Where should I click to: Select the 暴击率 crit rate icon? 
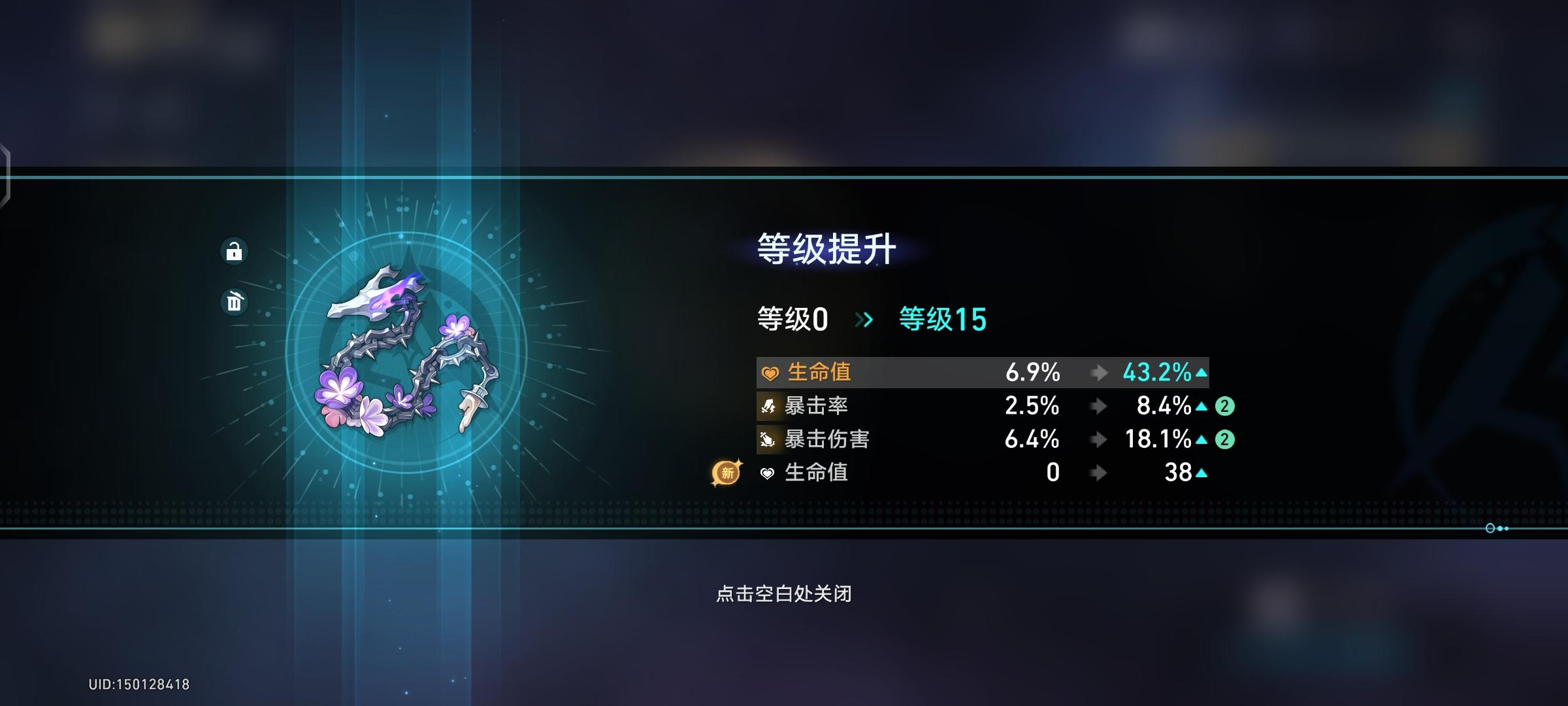pyautogui.click(x=768, y=406)
